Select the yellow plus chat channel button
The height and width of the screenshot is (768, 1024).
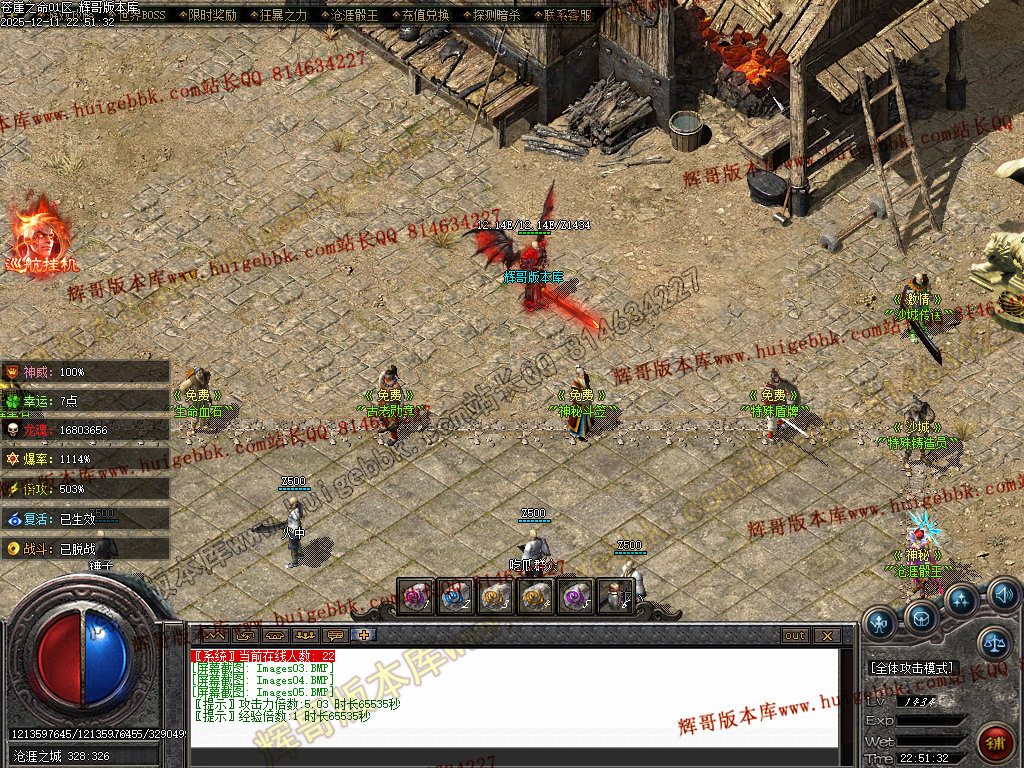(366, 635)
